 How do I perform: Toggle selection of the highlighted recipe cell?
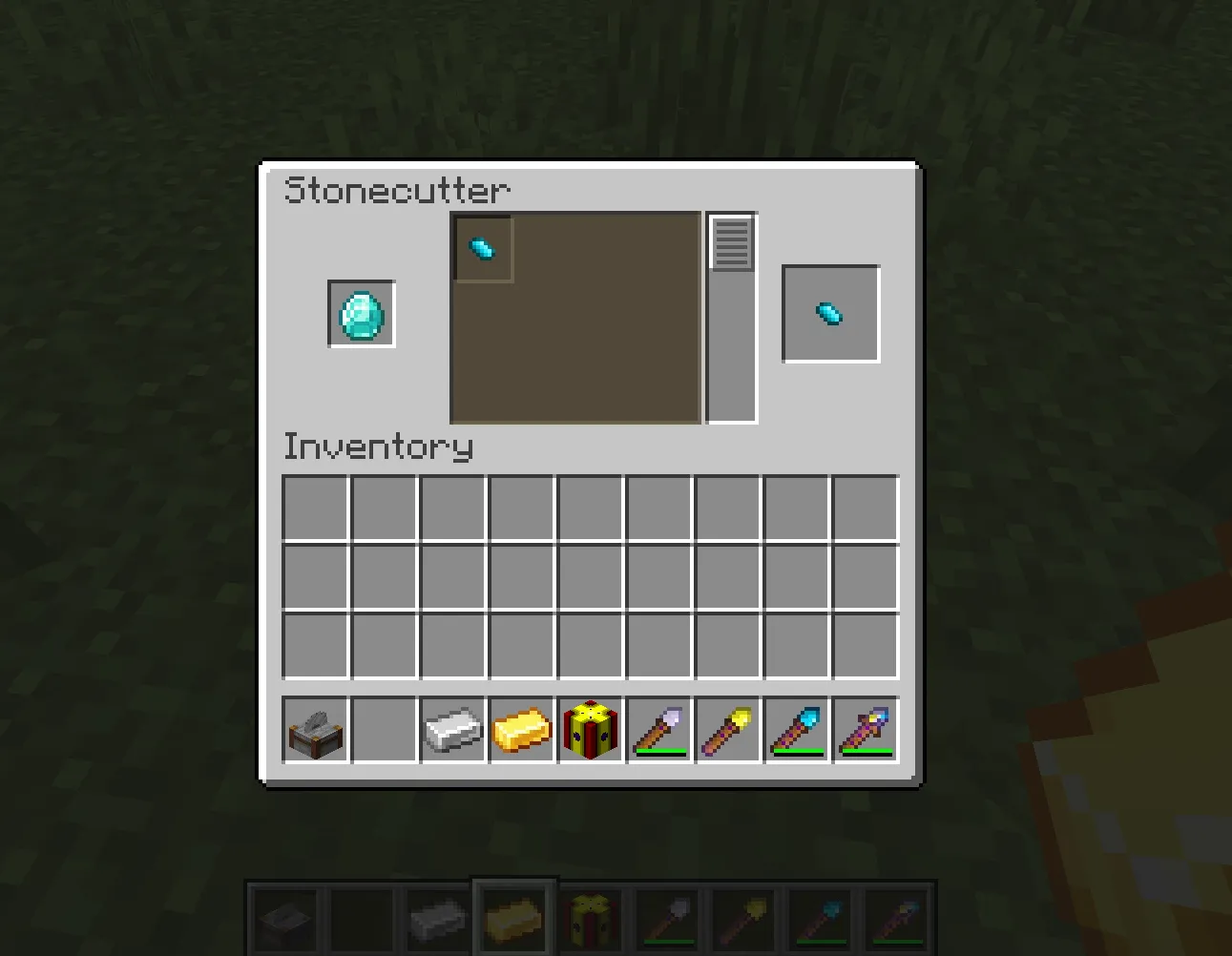coord(482,249)
